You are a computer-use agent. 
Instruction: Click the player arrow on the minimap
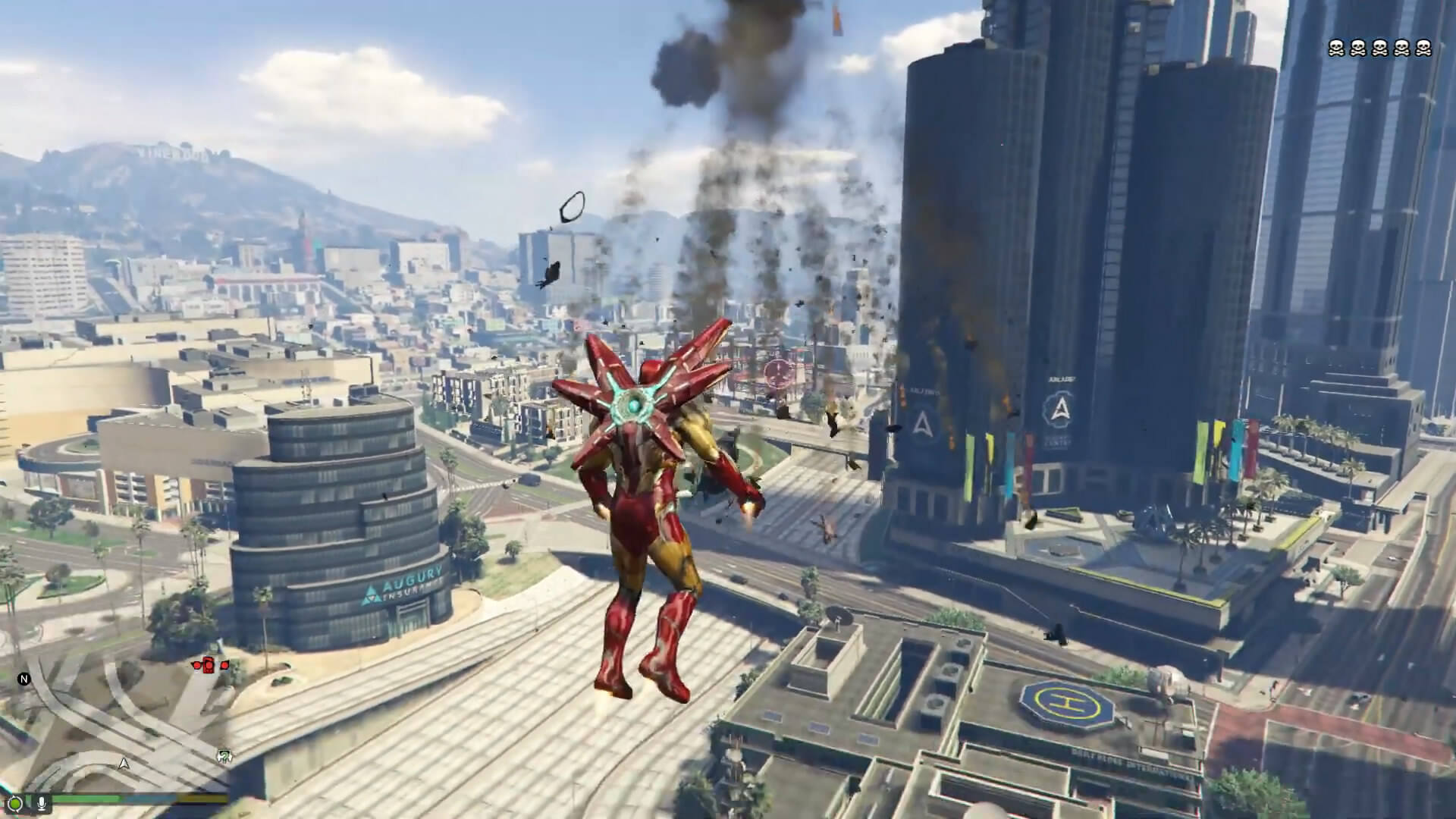[x=124, y=763]
